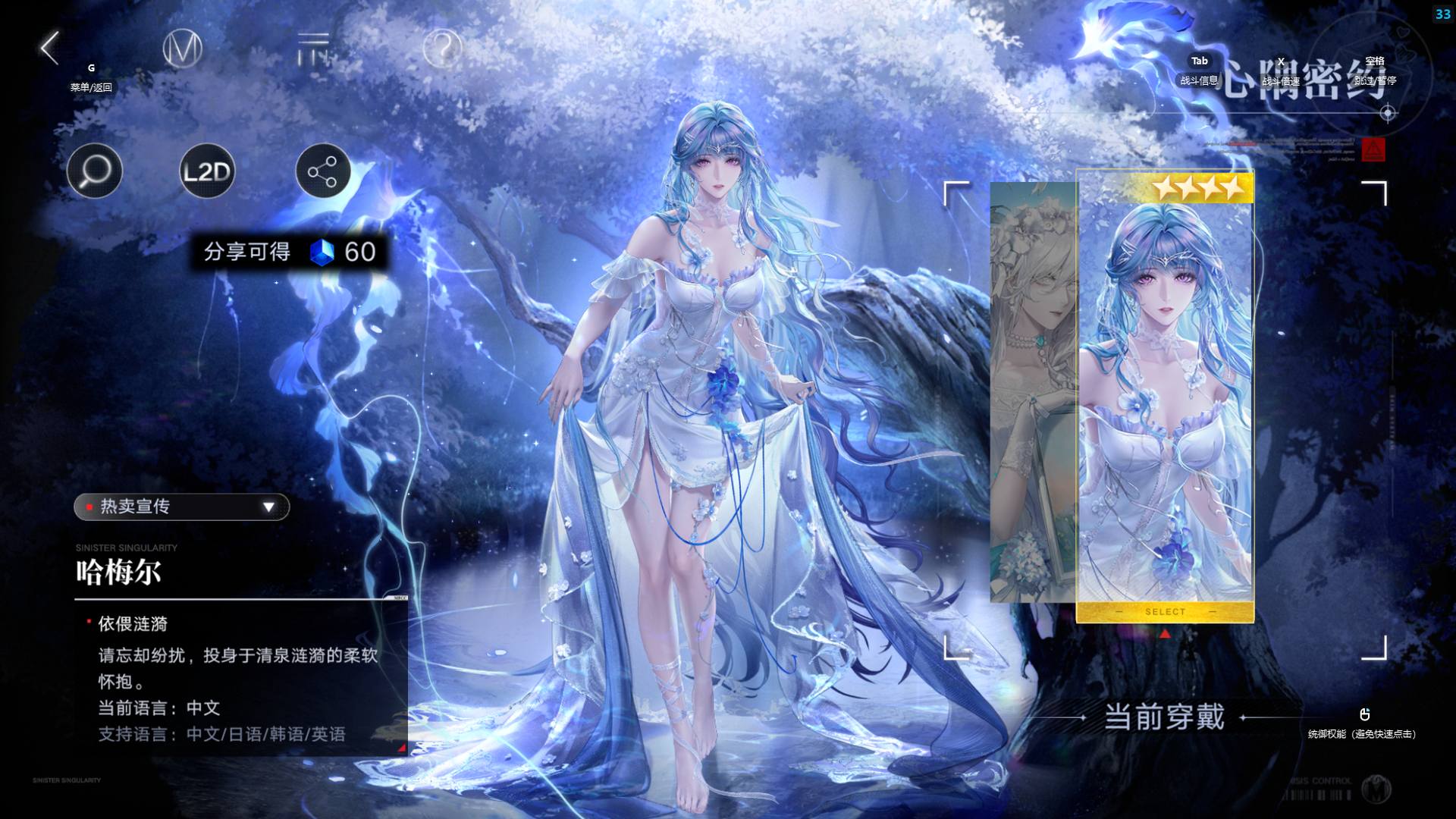Screen dimensions: 1456x819
Task: Open the circular M logo menu
Action: [x=183, y=49]
